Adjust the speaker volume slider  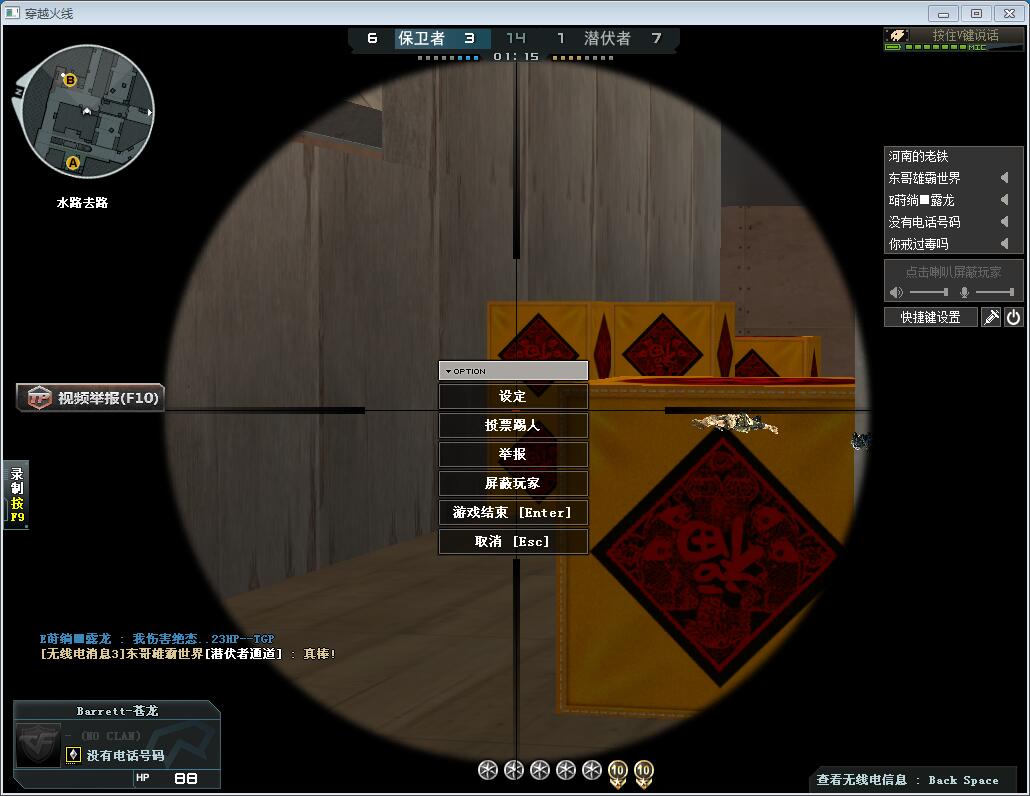pyautogui.click(x=930, y=292)
